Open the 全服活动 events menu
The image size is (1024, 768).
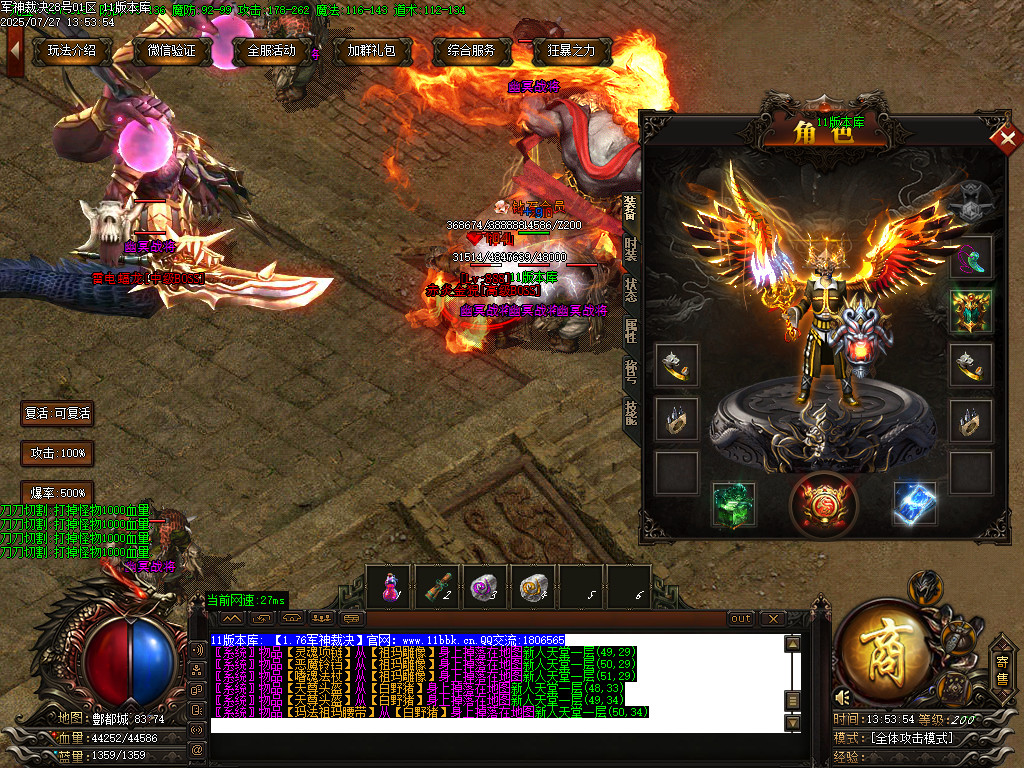tap(271, 51)
